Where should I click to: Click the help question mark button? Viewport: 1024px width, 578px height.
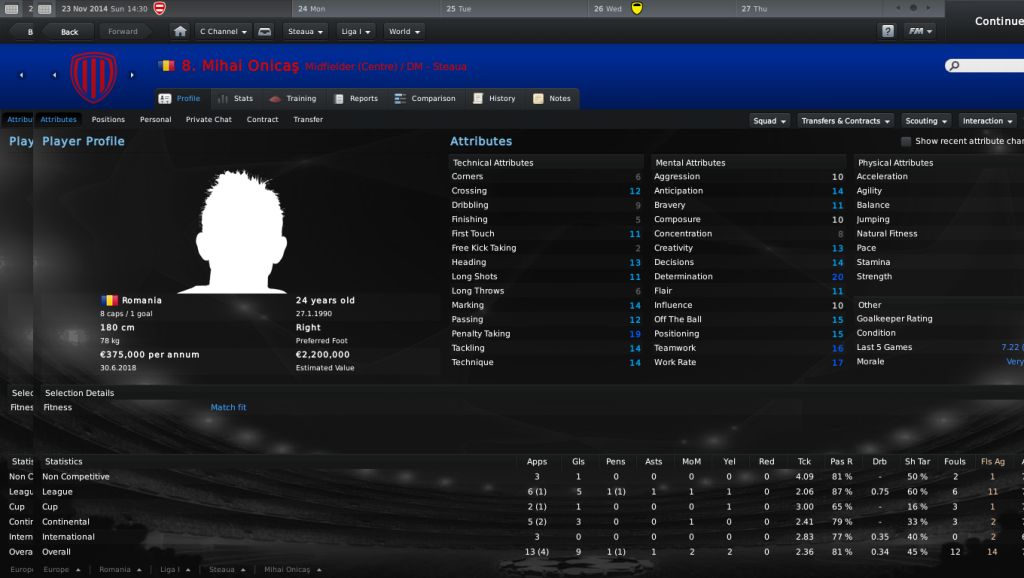(x=887, y=31)
